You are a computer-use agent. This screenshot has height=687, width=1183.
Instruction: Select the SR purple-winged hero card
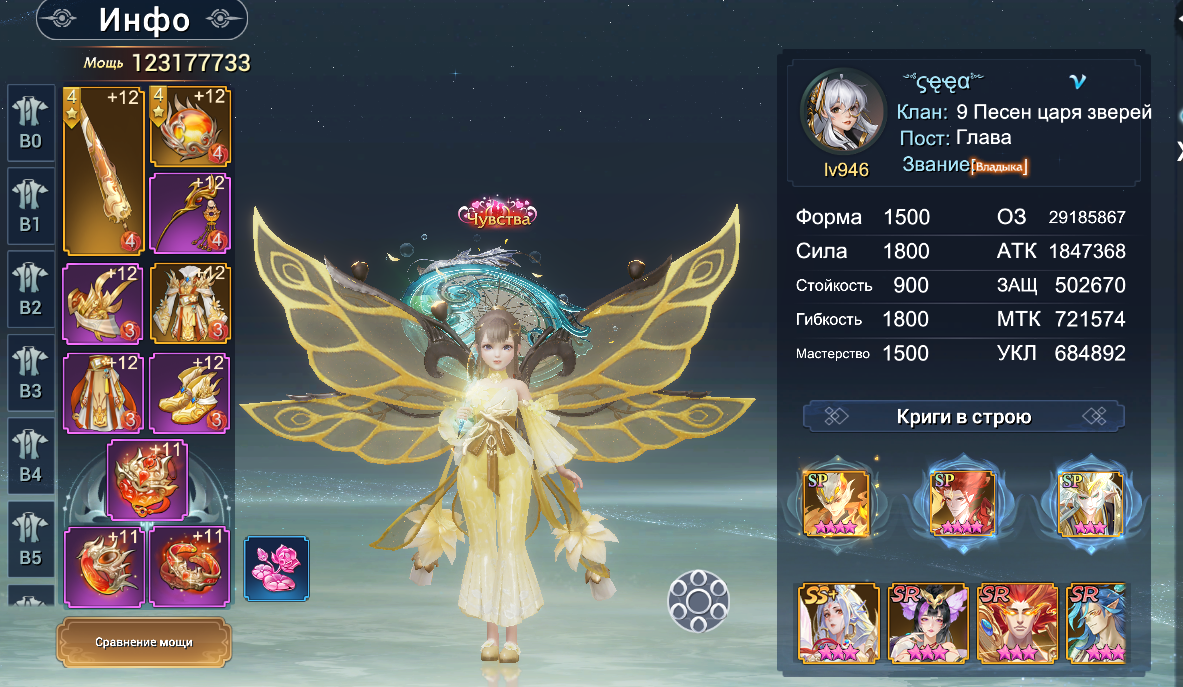(x=920, y=624)
